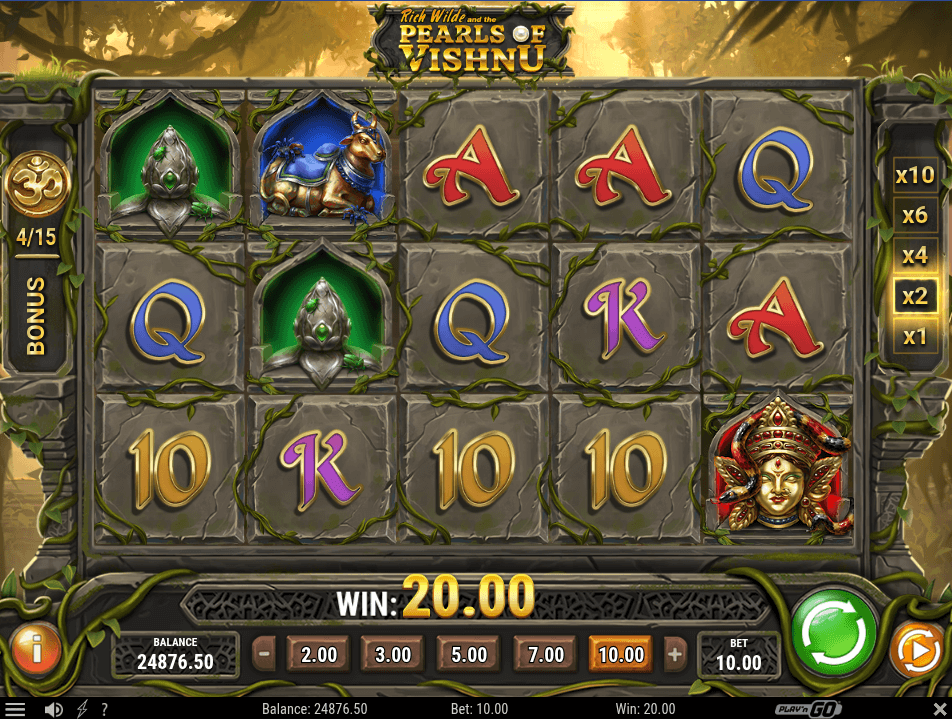This screenshot has width=952, height=719.
Task: Spin the reels with the green button
Action: click(x=834, y=632)
